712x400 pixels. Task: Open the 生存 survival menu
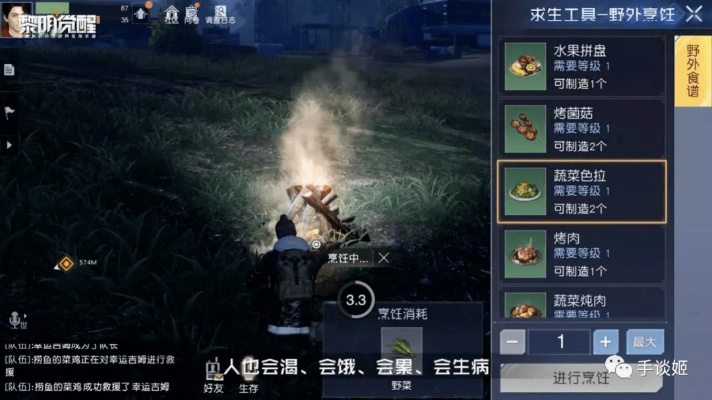247,378
